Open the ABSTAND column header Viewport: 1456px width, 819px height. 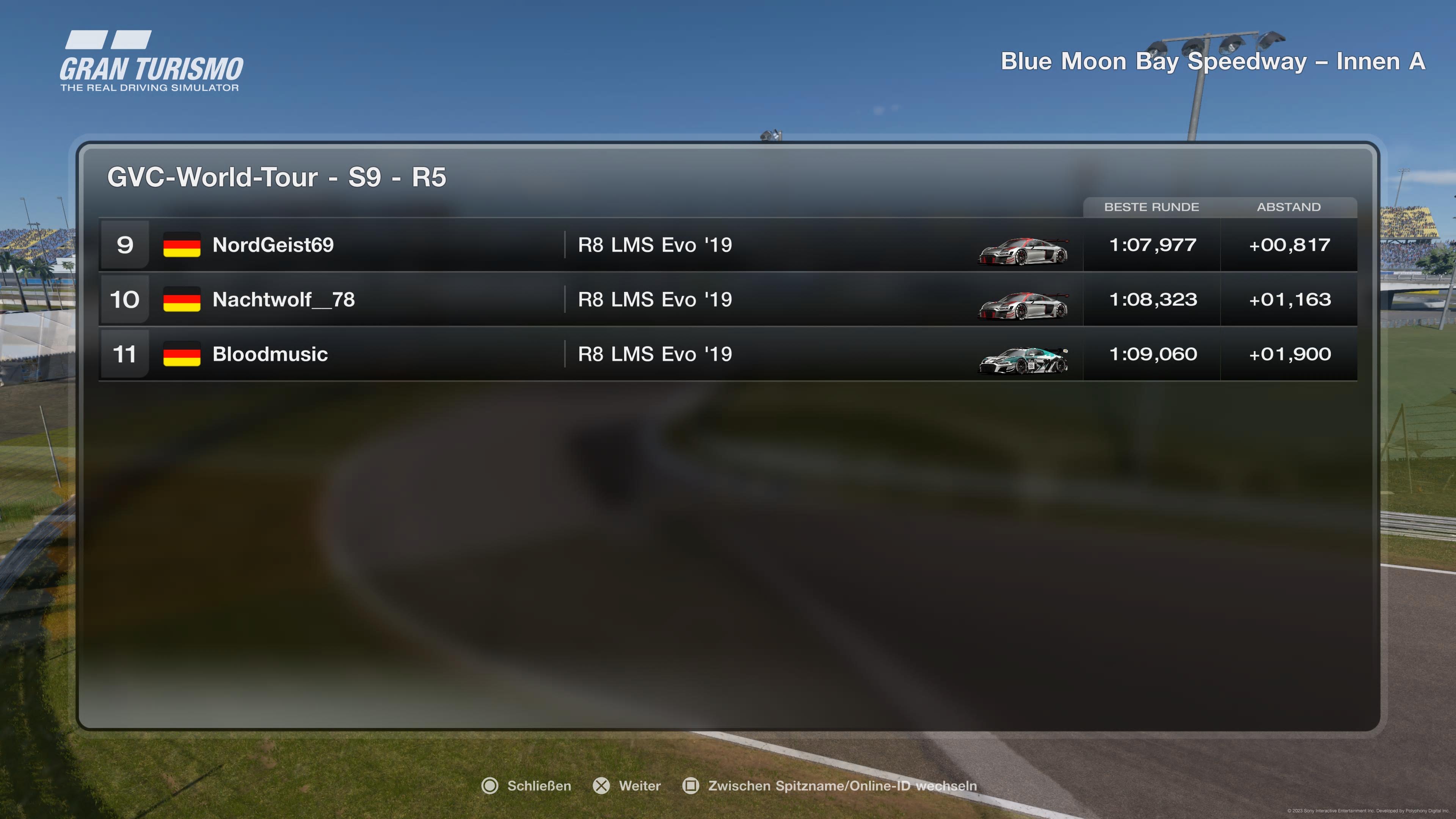point(1289,207)
